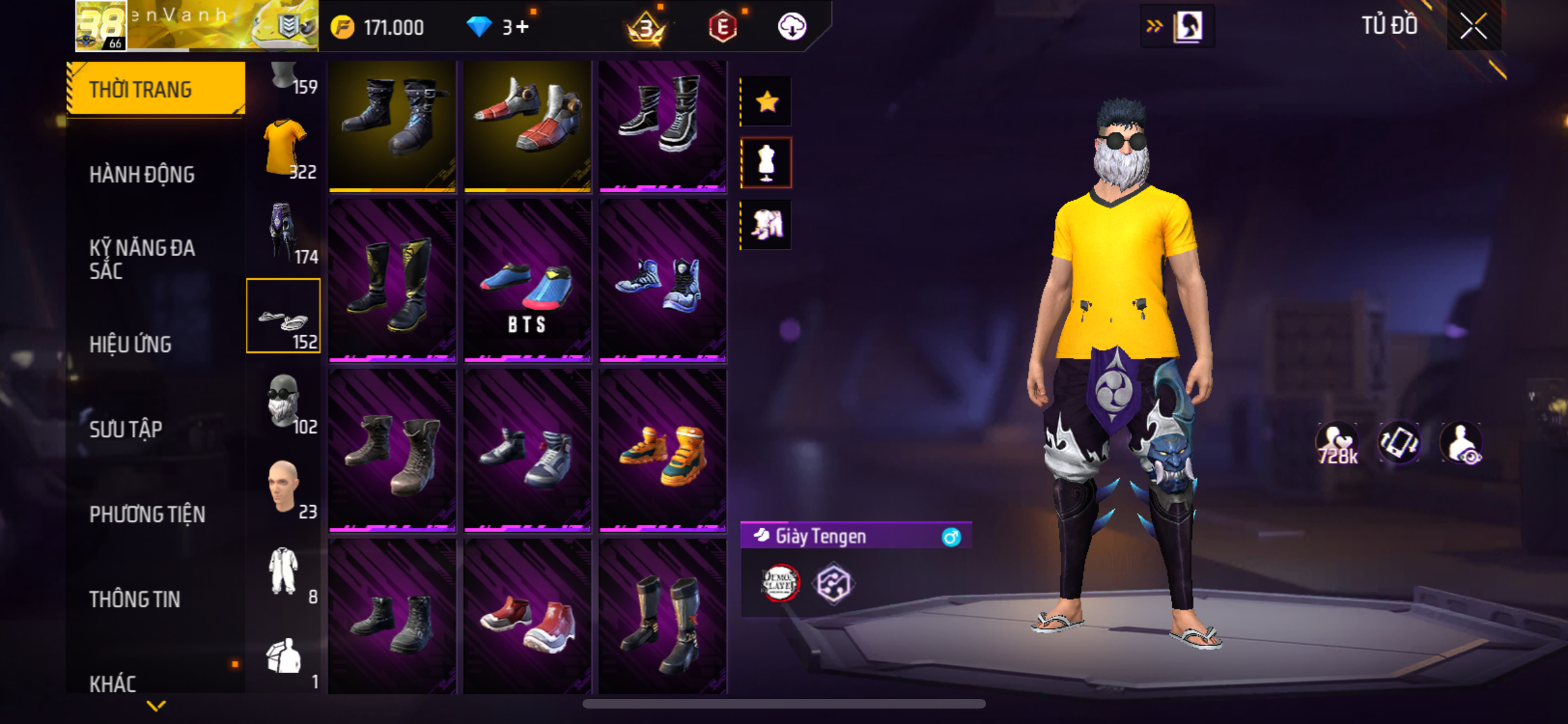This screenshot has height=724, width=1568.
Task: Switch to Kỹ Năng Đa Sắc tab
Action: pos(142,259)
